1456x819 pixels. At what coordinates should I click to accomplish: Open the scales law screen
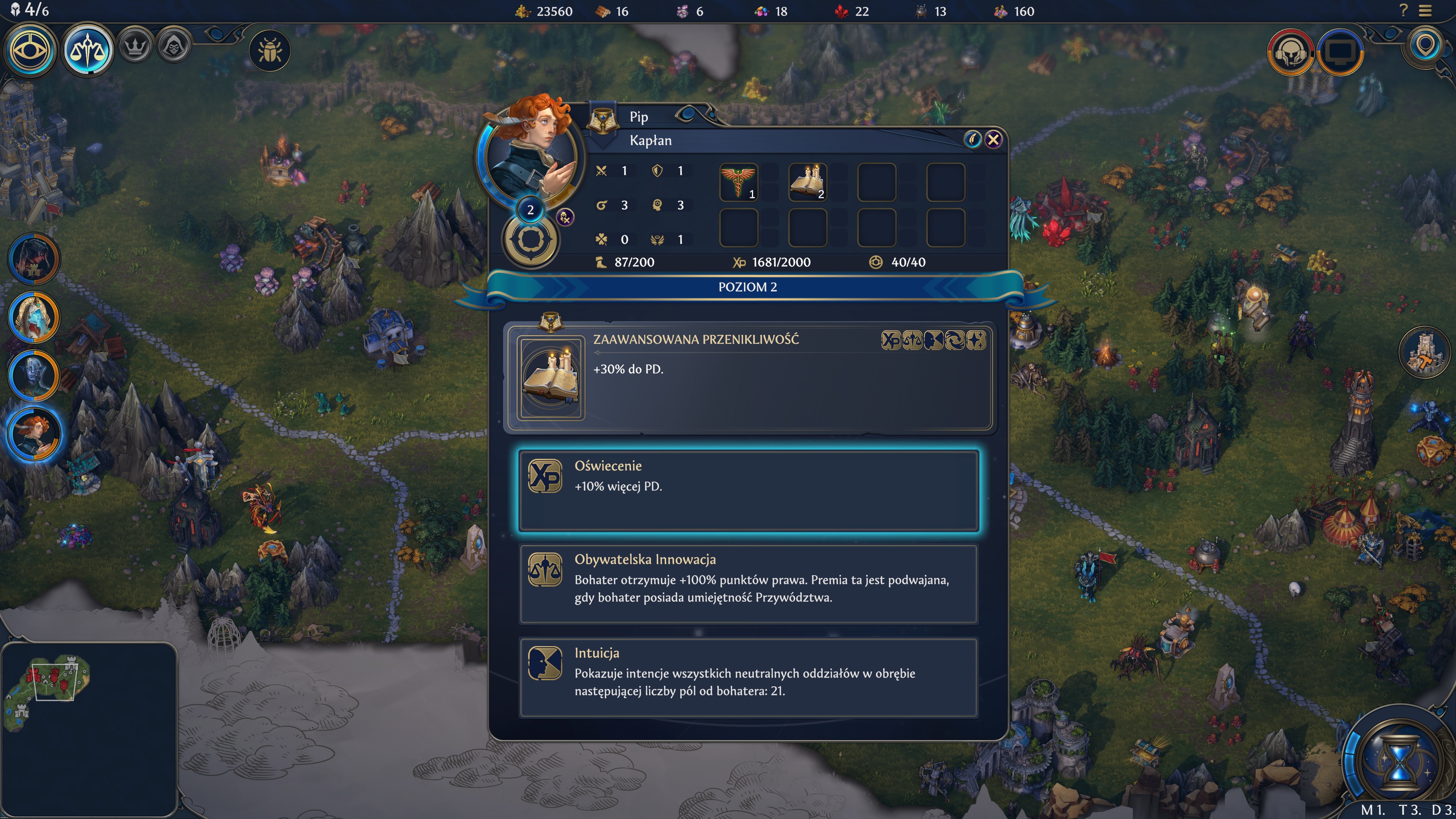tap(88, 50)
